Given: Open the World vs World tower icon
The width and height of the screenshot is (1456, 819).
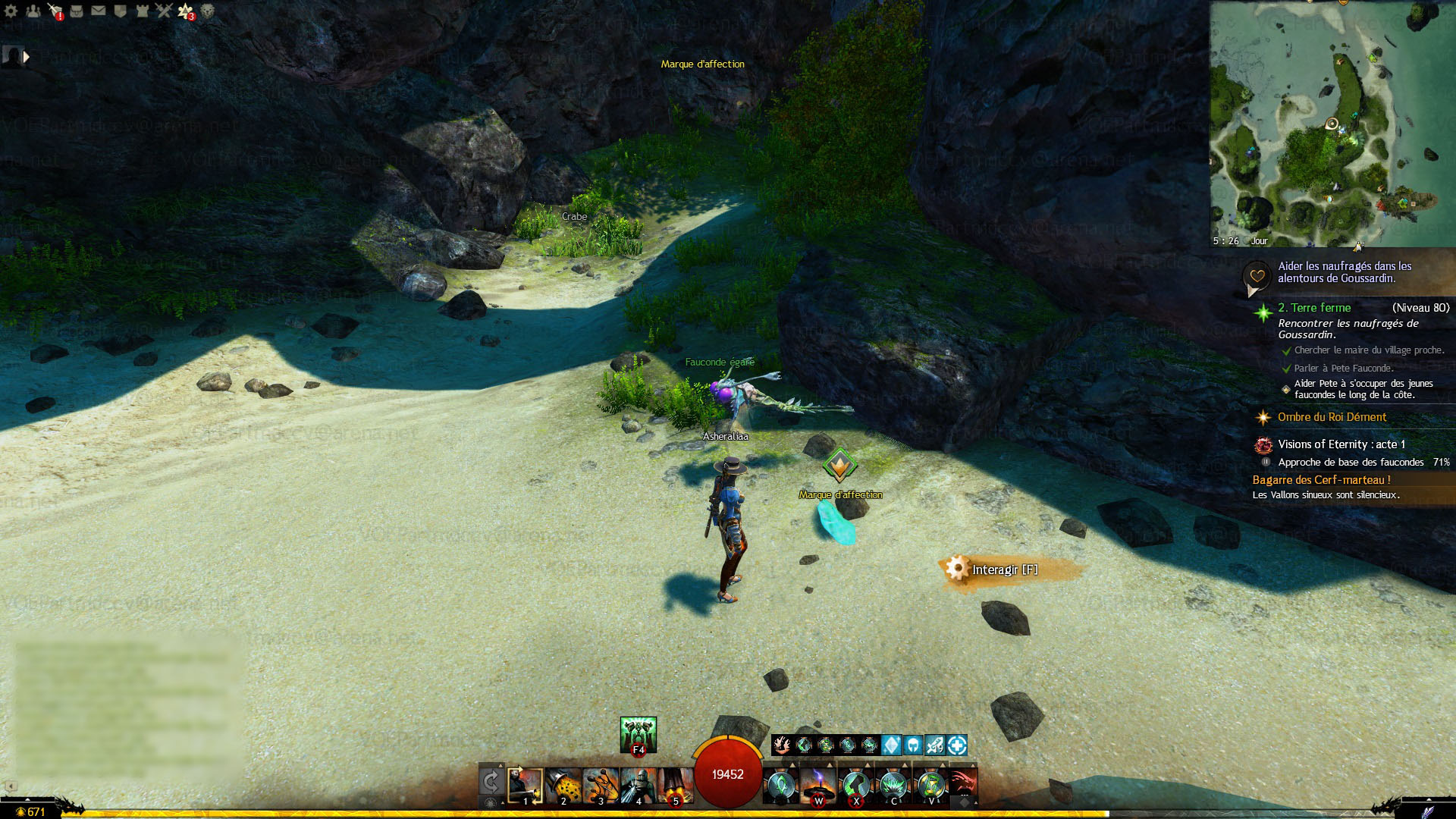Looking at the screenshot, I should tap(142, 11).
